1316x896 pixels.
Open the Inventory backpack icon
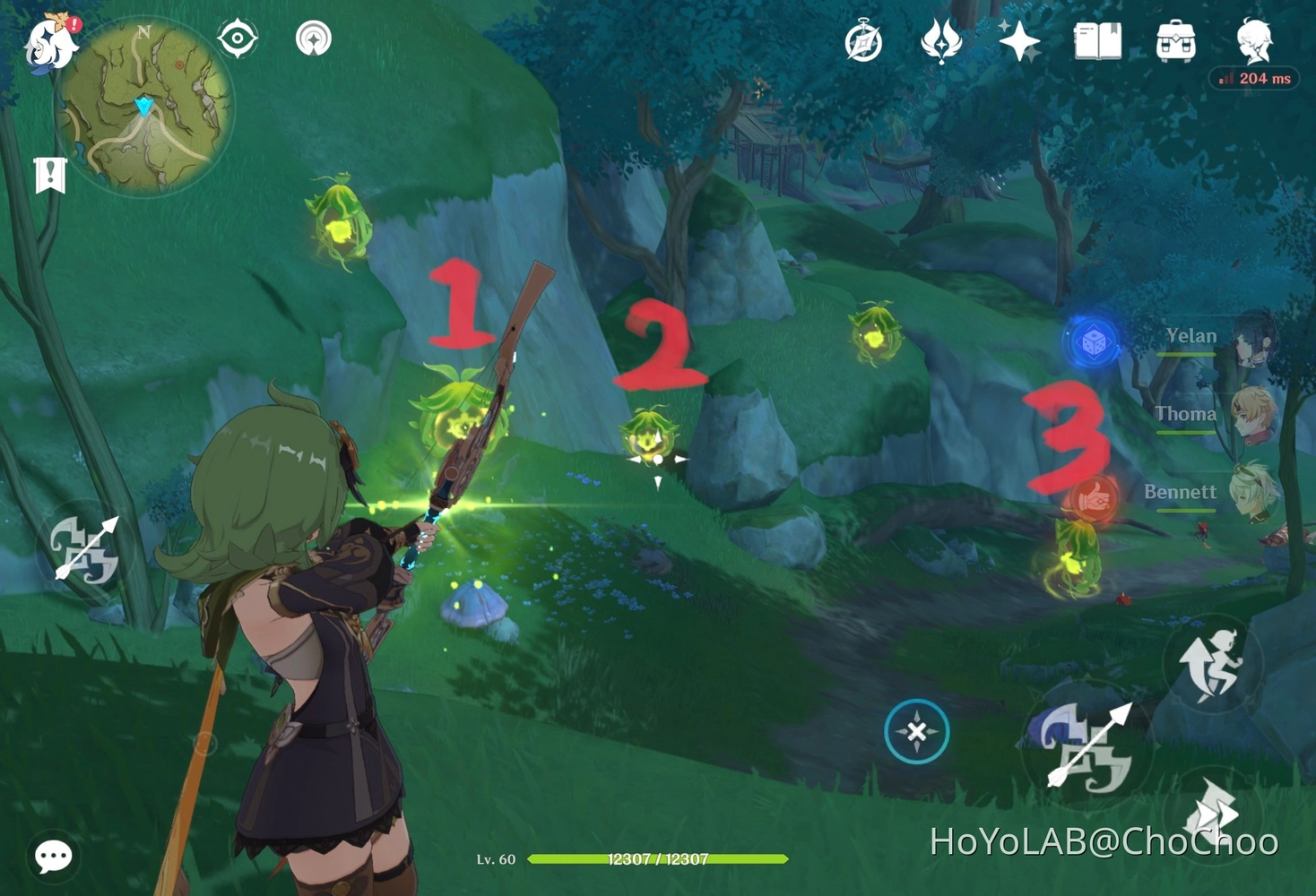point(1176,40)
